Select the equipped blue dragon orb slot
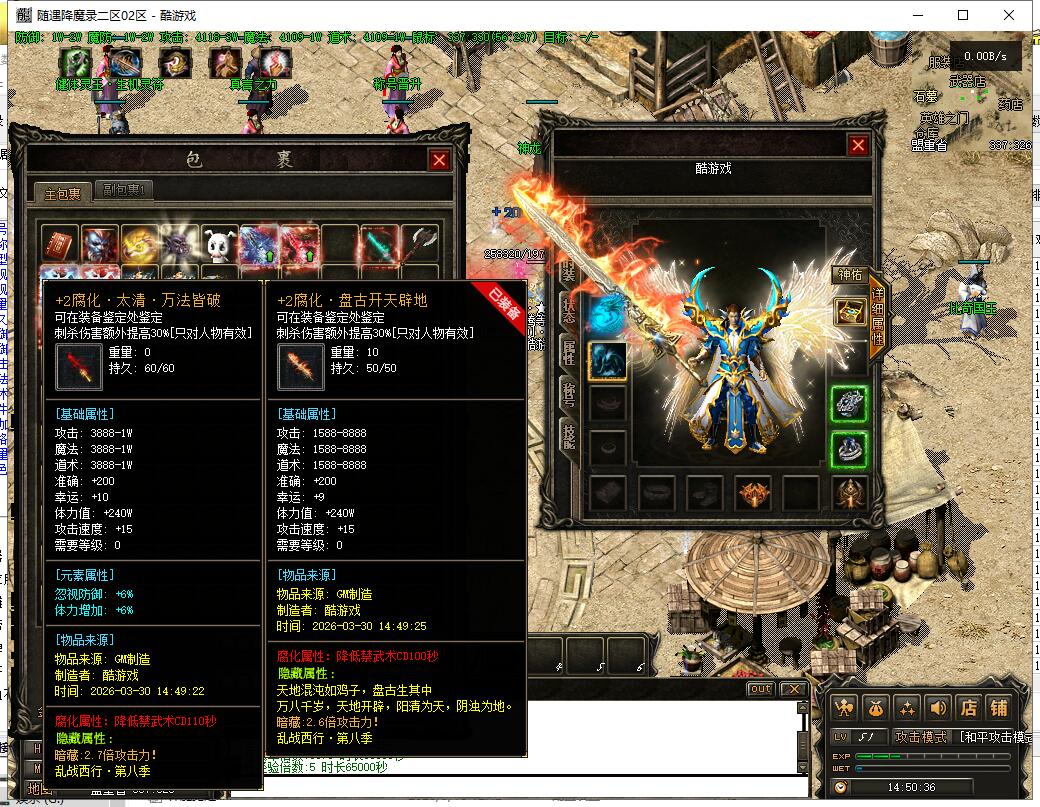The height and width of the screenshot is (807, 1040). pyautogui.click(x=607, y=312)
